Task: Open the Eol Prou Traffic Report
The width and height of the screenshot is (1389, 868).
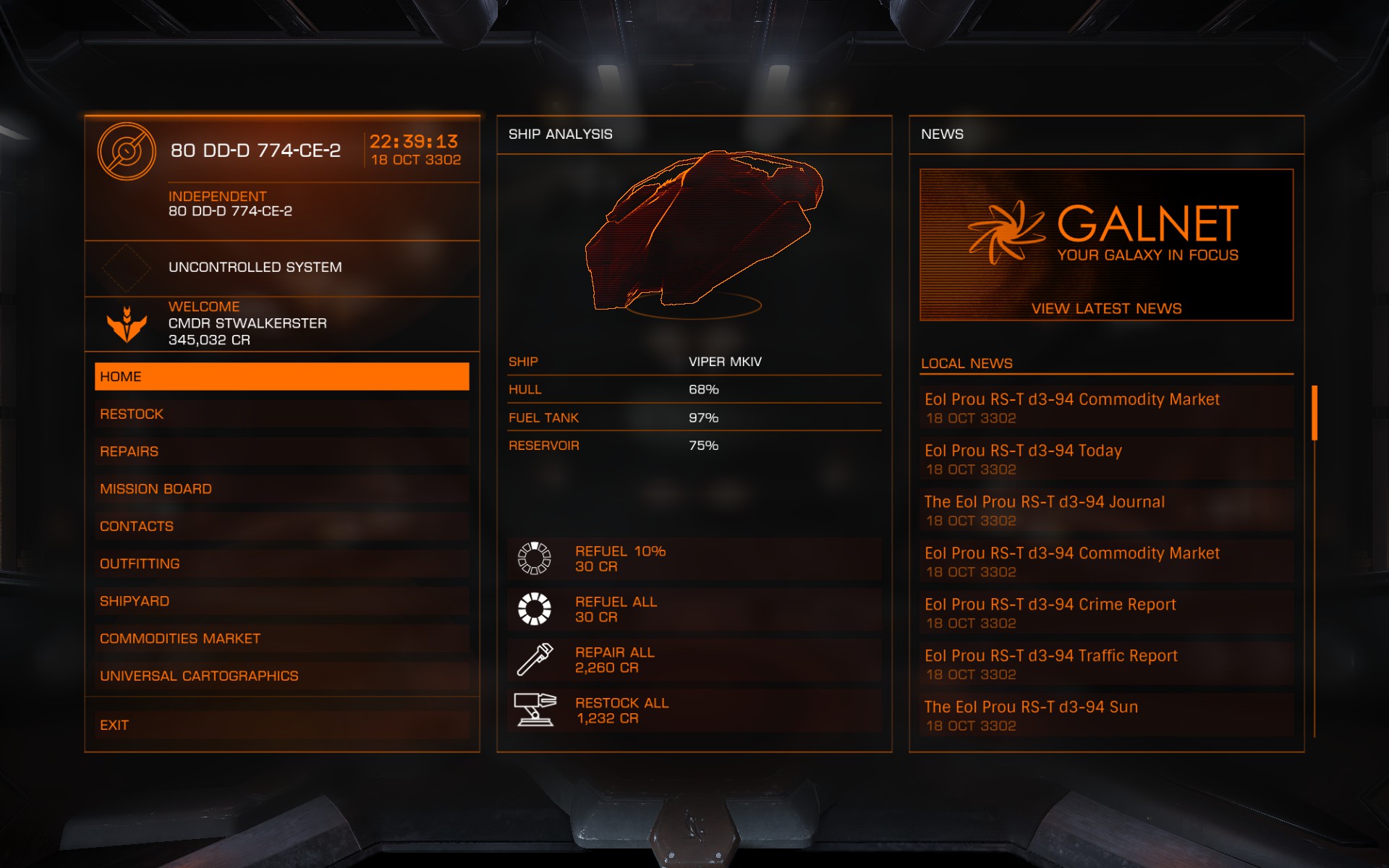Action: point(1105,664)
